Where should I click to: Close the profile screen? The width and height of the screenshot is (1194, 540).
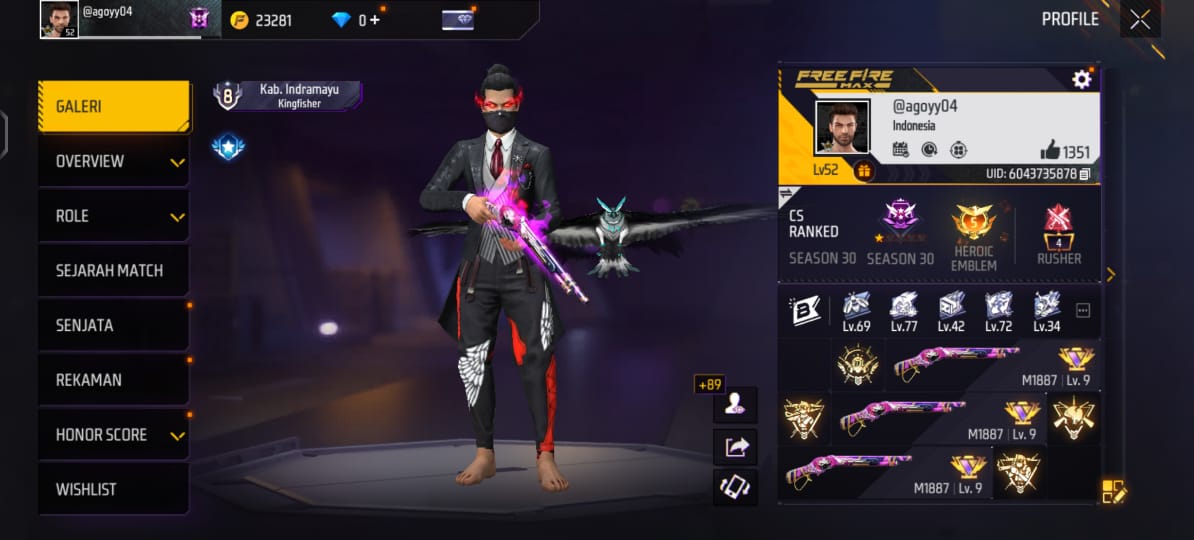point(1140,19)
